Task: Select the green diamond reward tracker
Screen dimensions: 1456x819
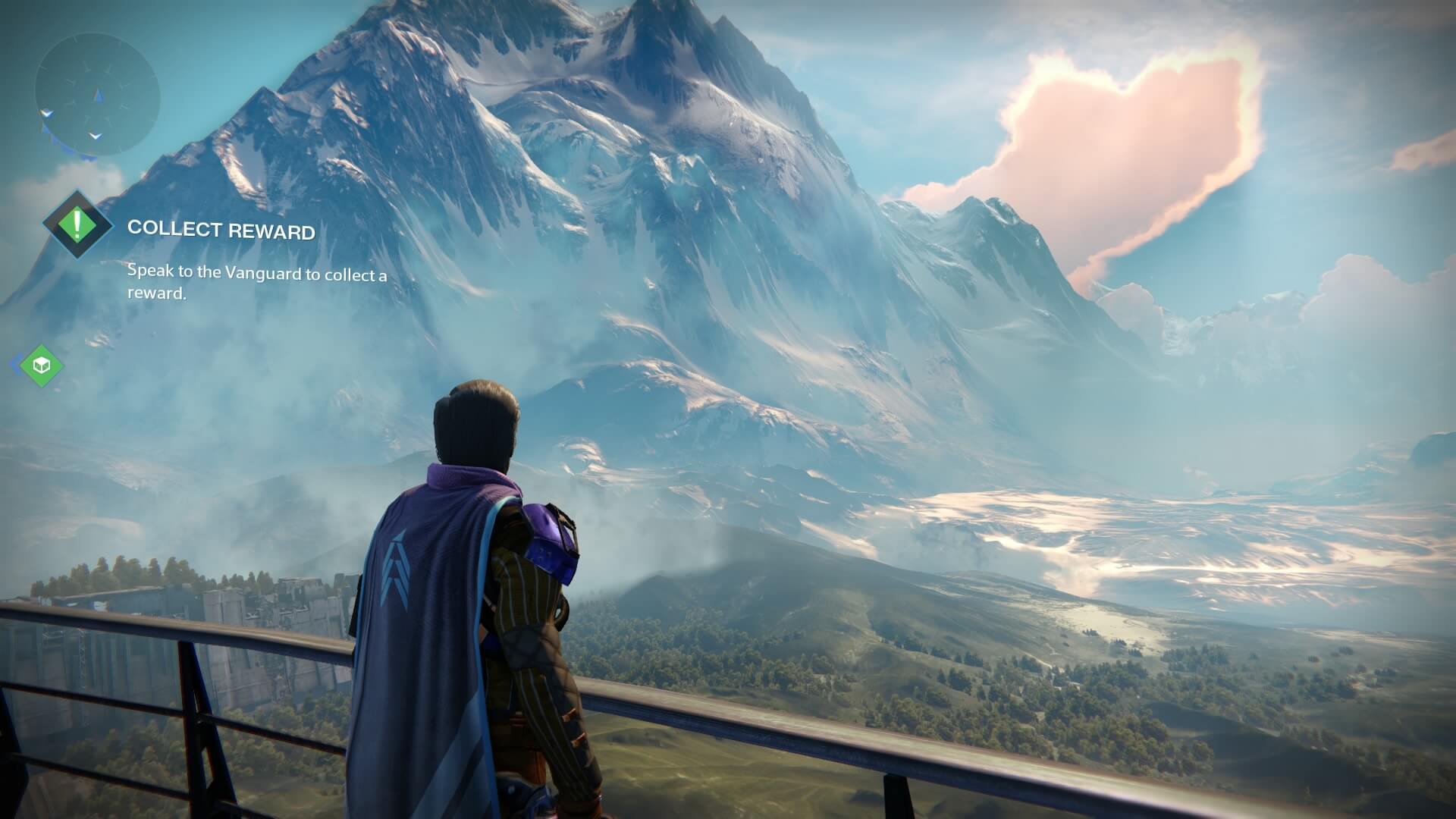Action: (x=42, y=365)
